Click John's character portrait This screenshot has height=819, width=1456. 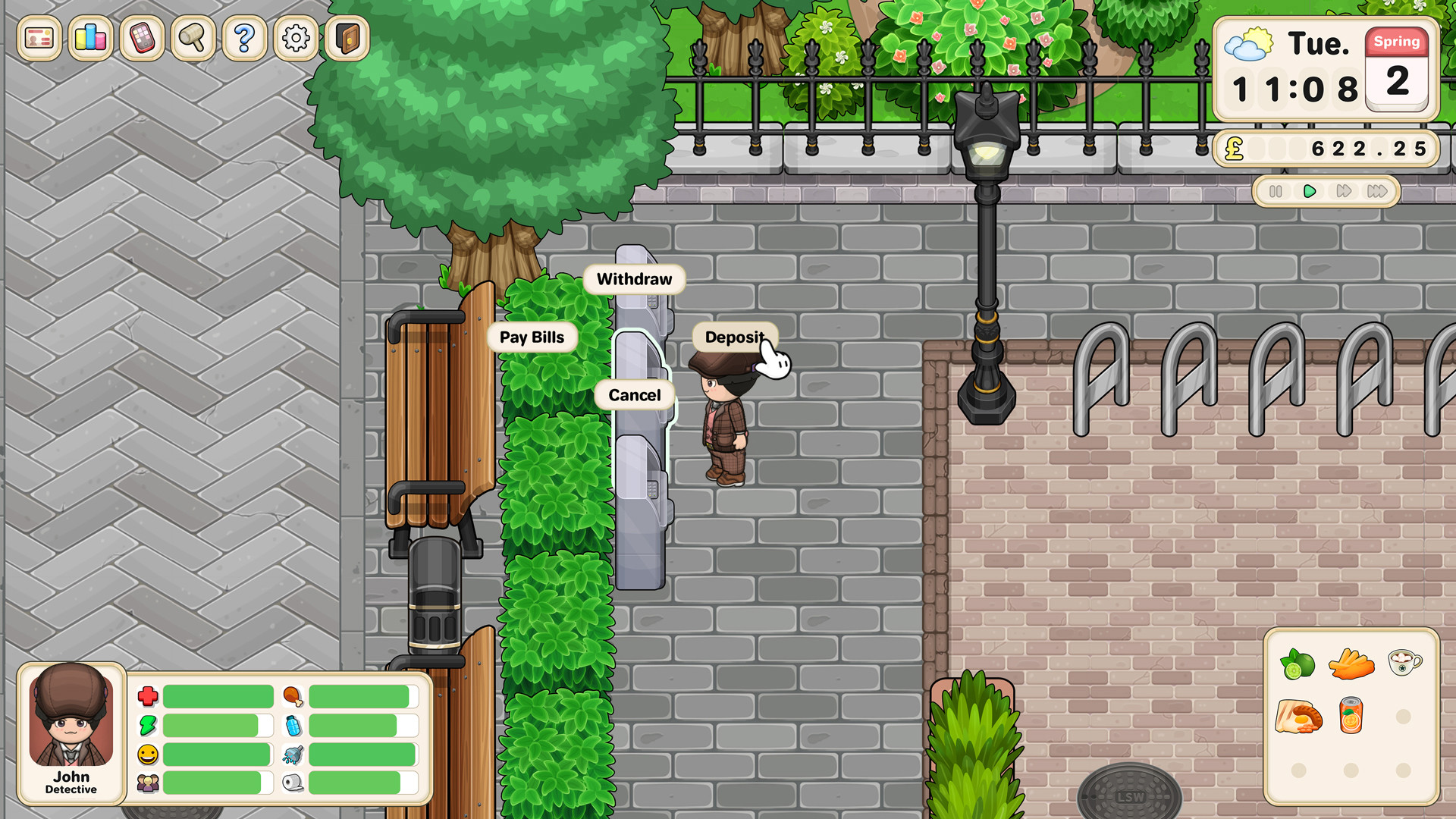point(71,724)
